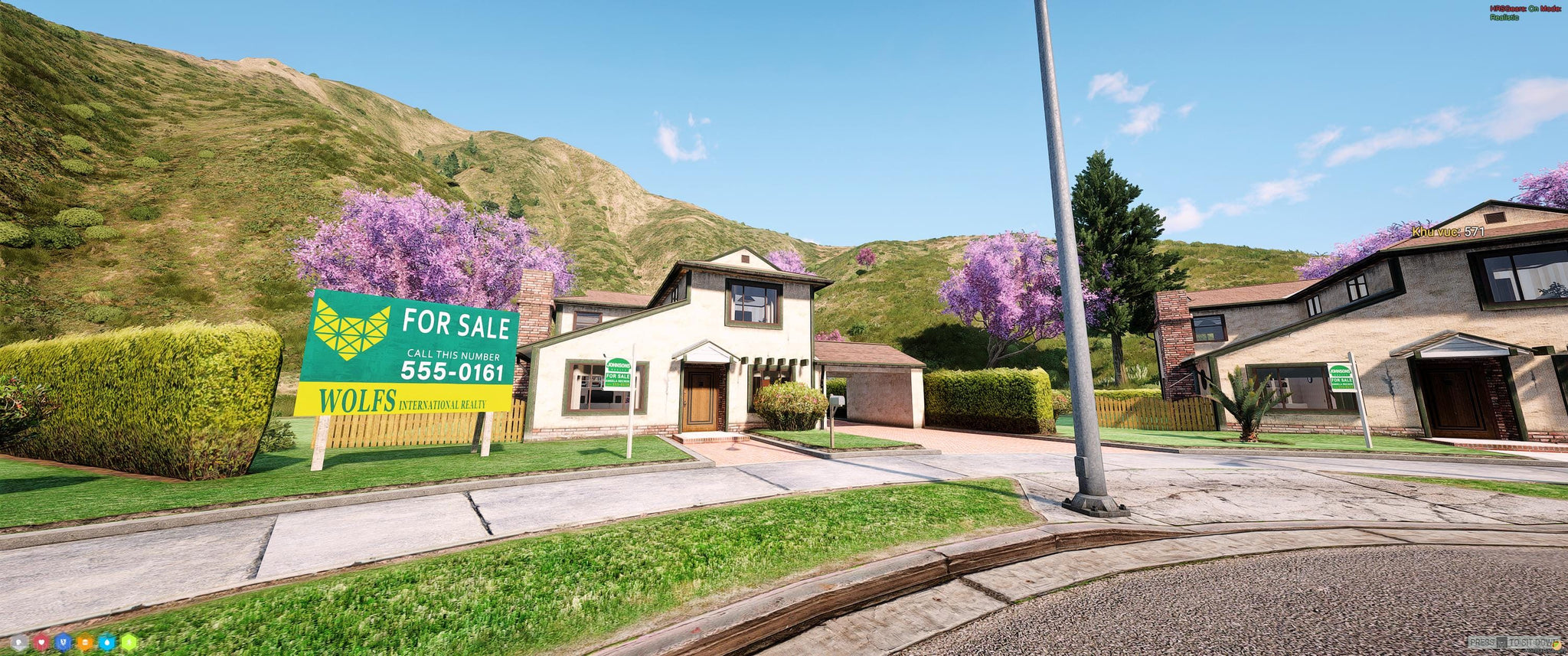Screen dimensions: 1568x656
Task: Select the orange hunger hexagon icon
Action: (x=85, y=642)
